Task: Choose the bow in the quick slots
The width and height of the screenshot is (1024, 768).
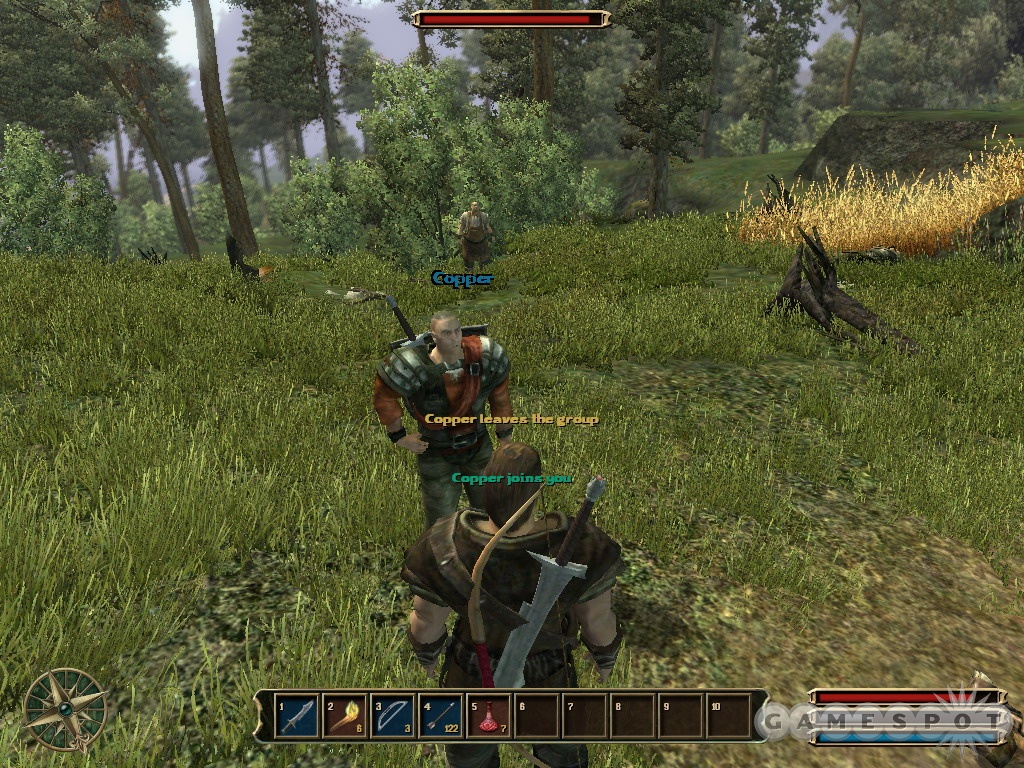Action: pyautogui.click(x=393, y=716)
